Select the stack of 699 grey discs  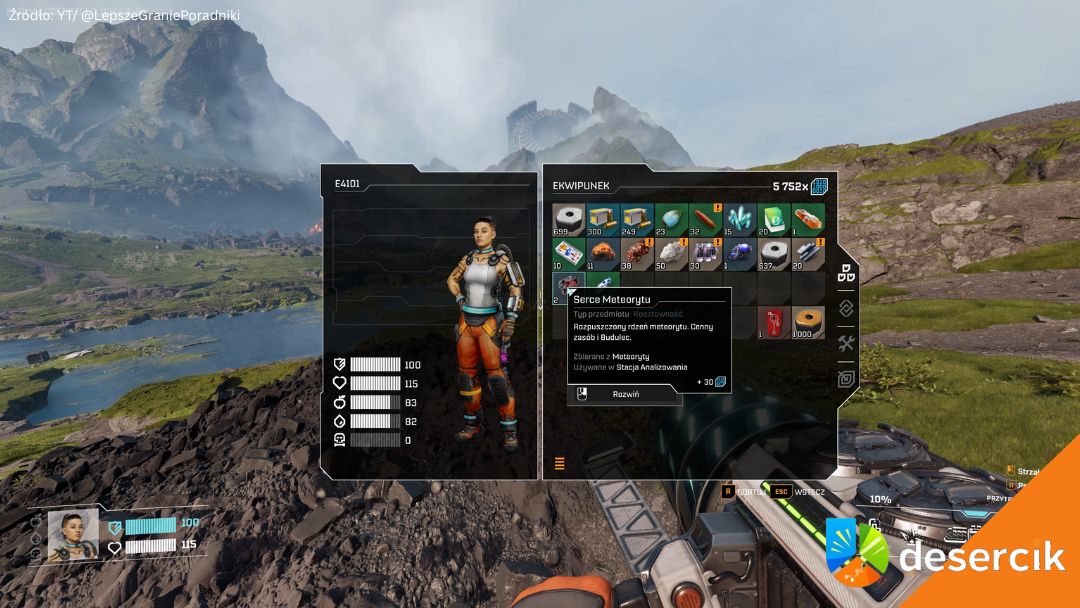point(569,219)
